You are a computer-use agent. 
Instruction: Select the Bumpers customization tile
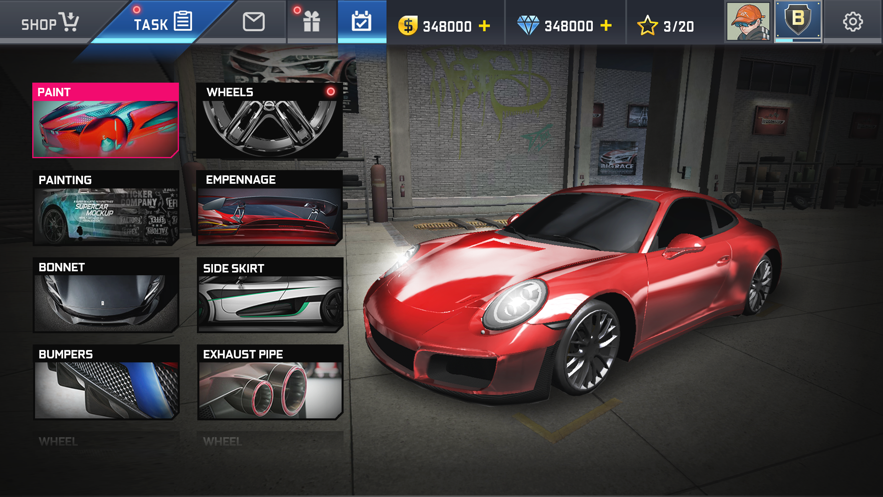pos(106,383)
